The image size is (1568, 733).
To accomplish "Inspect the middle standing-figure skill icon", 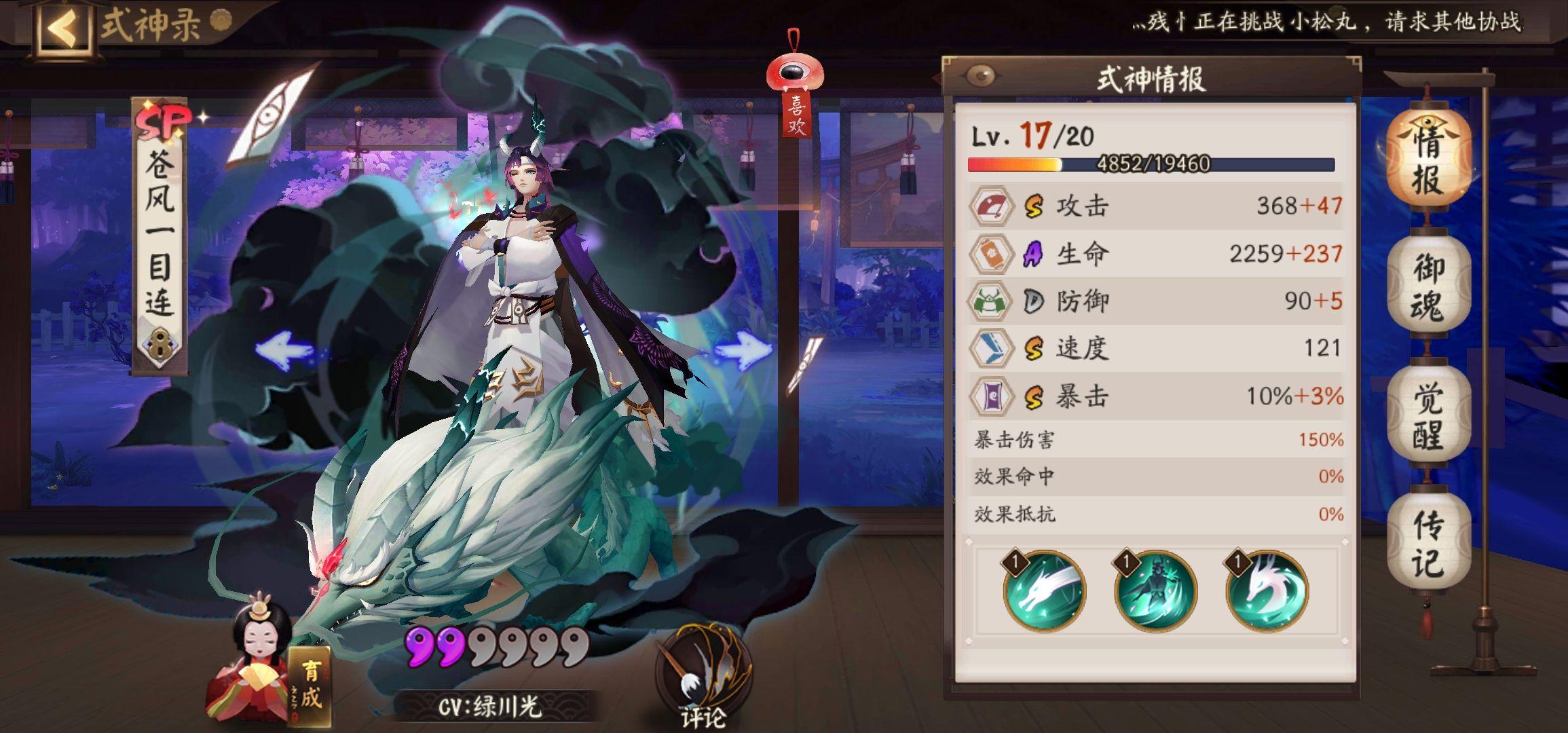I will coord(1155,590).
